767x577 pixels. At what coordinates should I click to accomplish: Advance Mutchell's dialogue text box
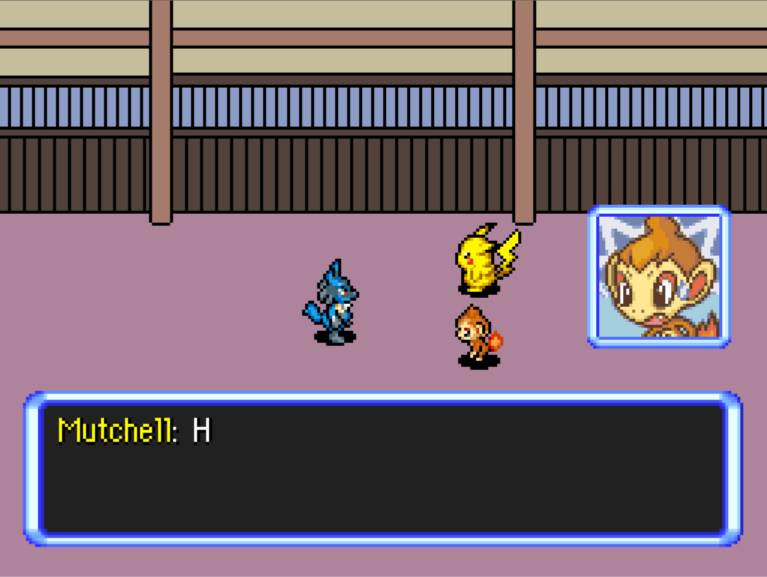(x=383, y=468)
